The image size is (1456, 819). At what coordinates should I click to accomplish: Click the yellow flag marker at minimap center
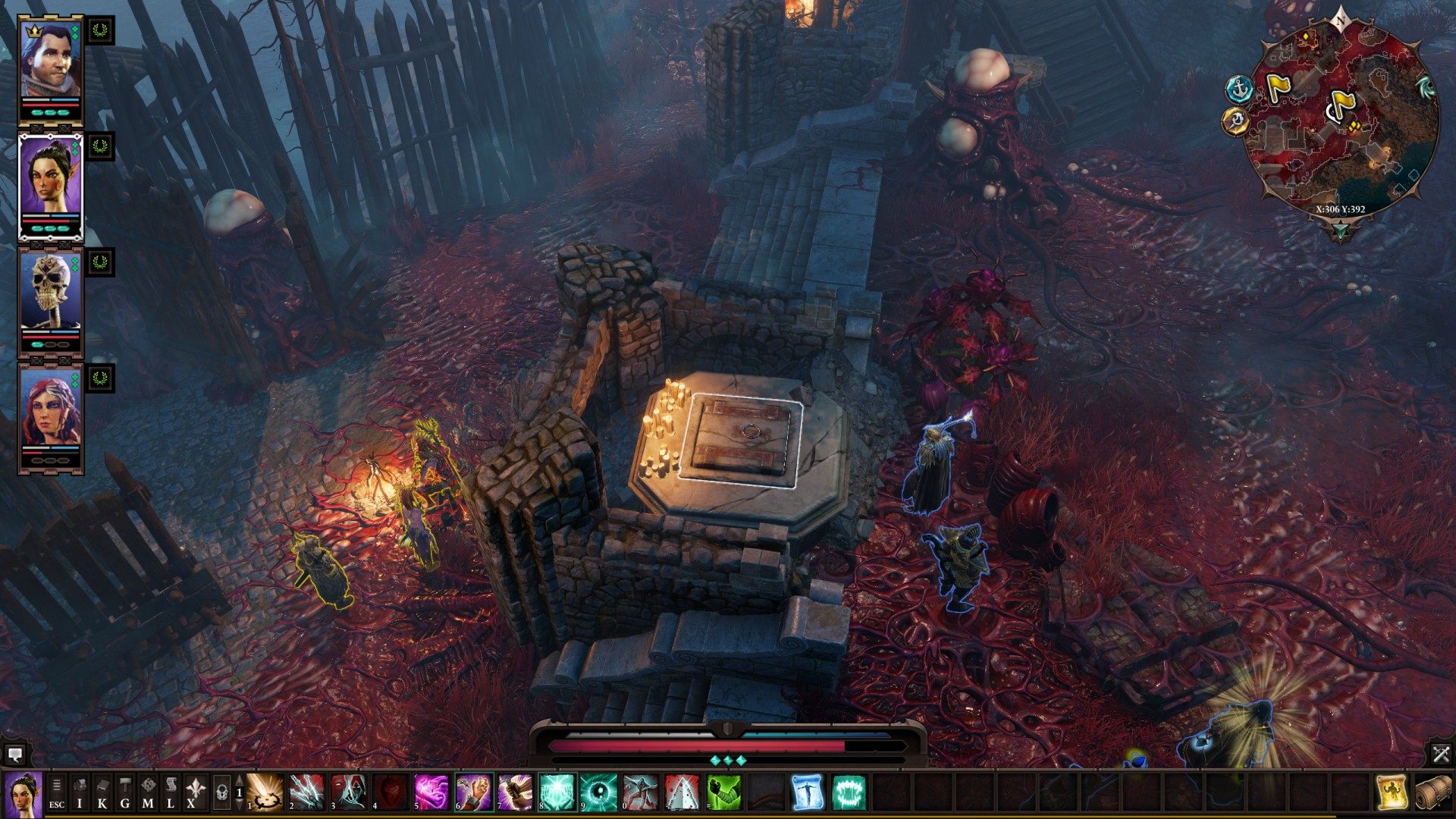(x=1341, y=105)
